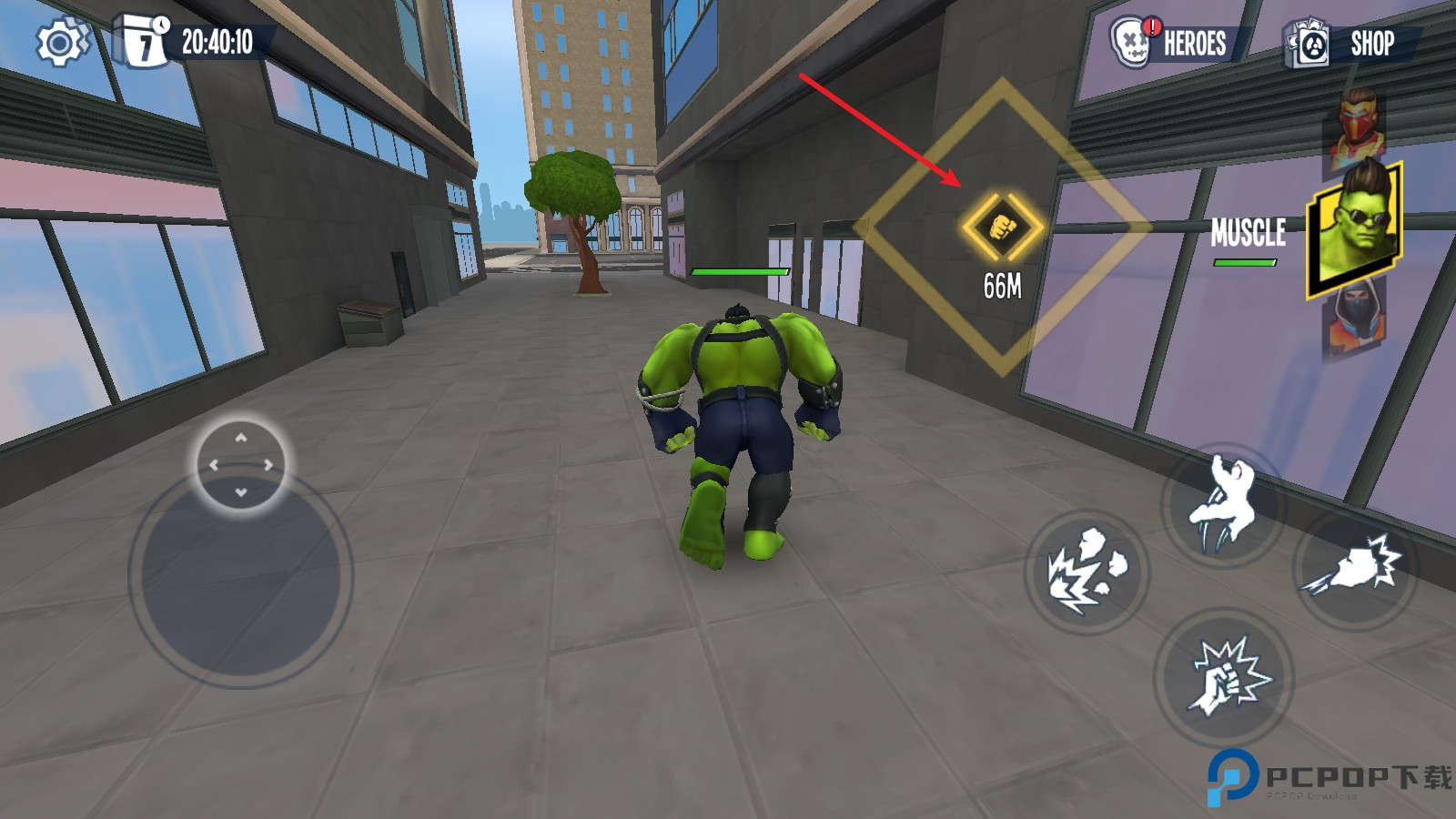The width and height of the screenshot is (1456, 819).
Task: Click the PCPOP download watermark logo
Action: 1329,778
